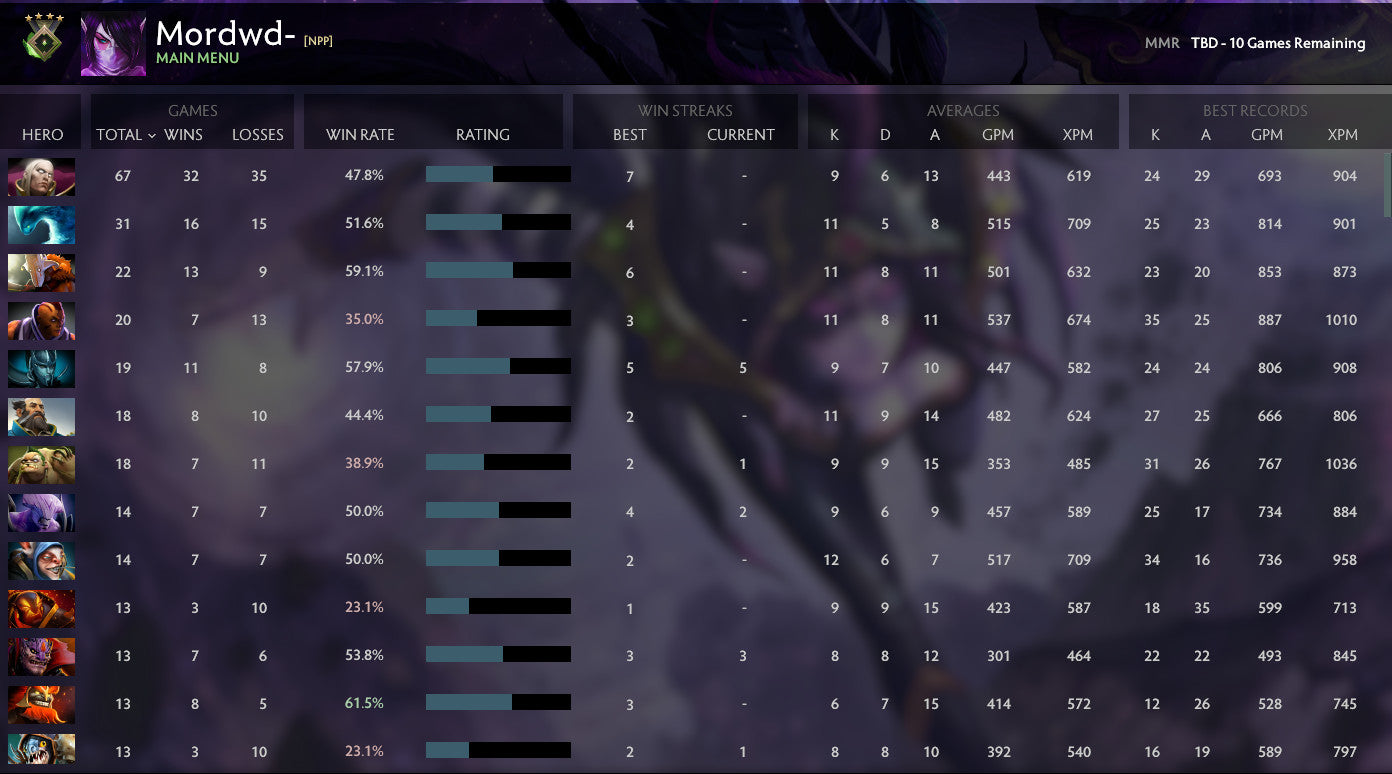The height and width of the screenshot is (774, 1392).
Task: Open Morphling's portrait in the hero list
Action: tap(41, 224)
